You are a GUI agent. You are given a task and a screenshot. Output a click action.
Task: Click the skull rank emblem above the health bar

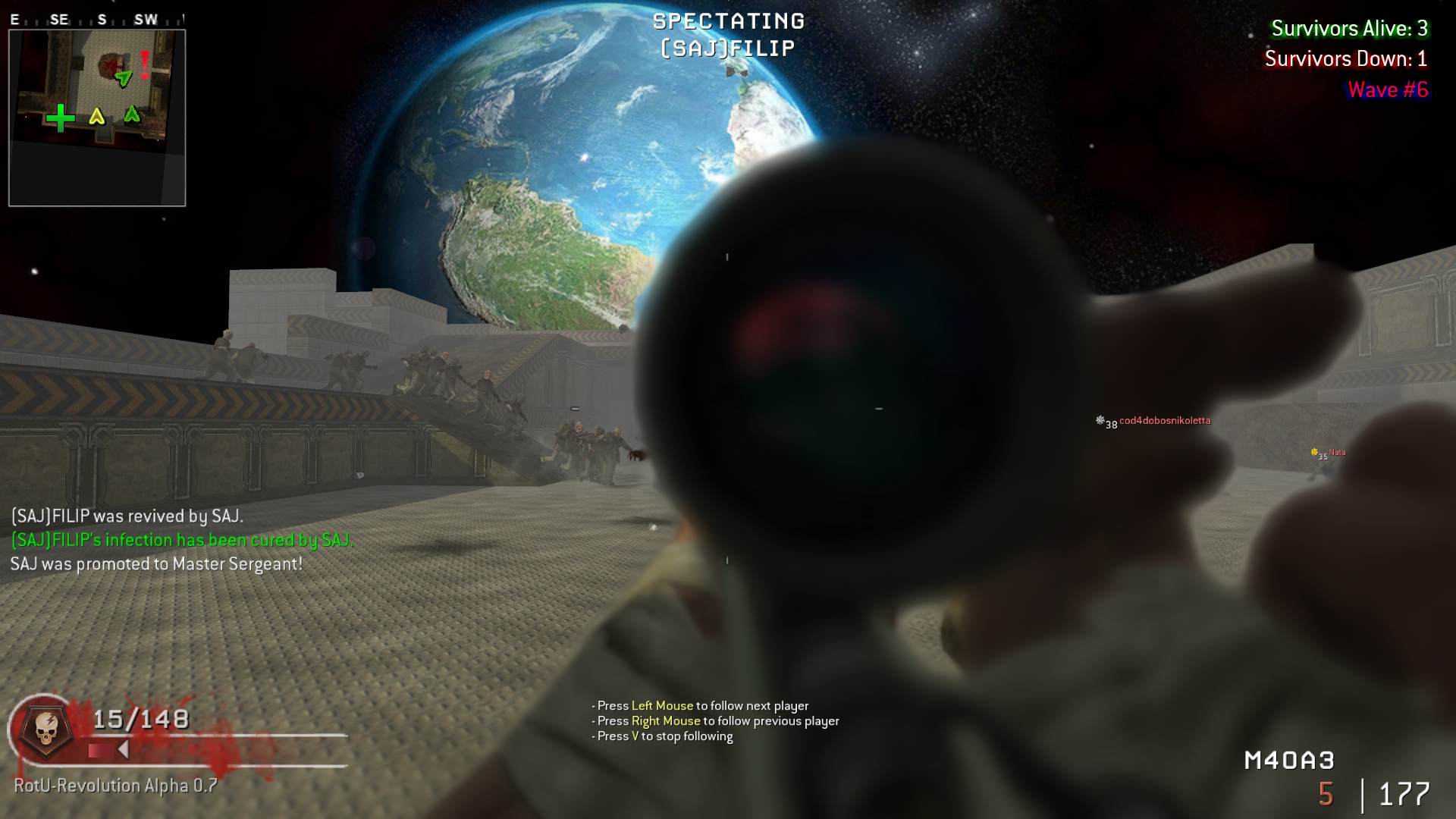click(47, 730)
